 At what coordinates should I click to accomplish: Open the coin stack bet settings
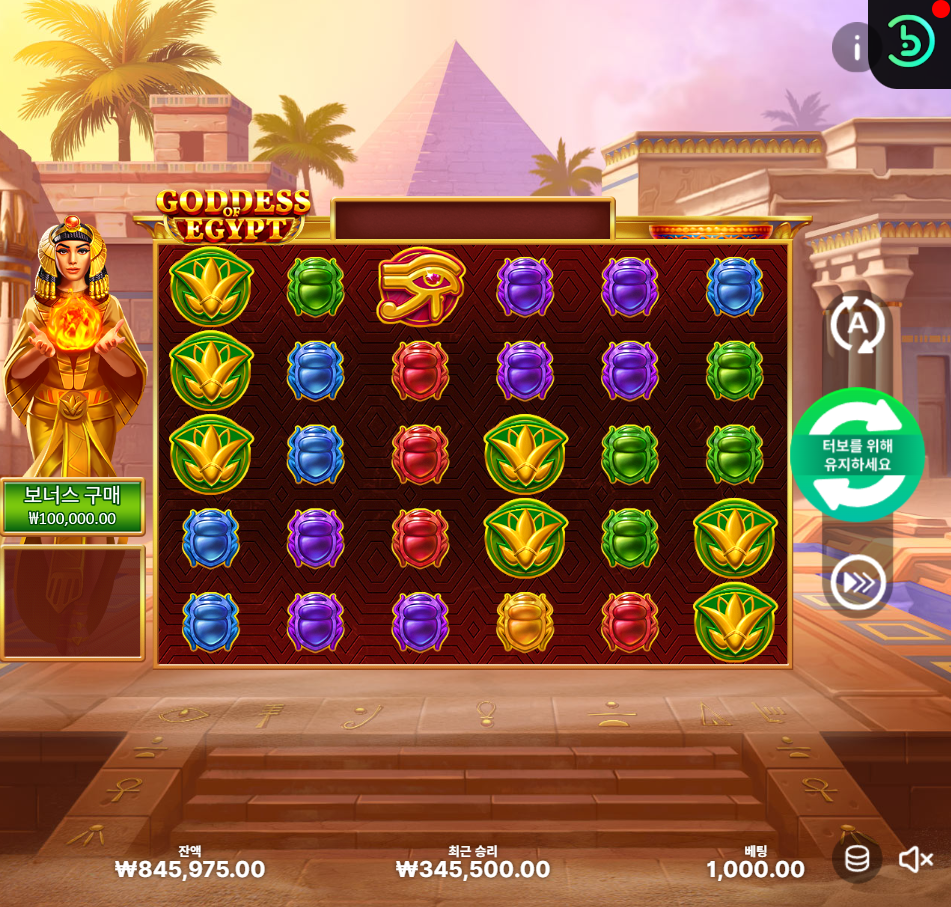coord(857,859)
